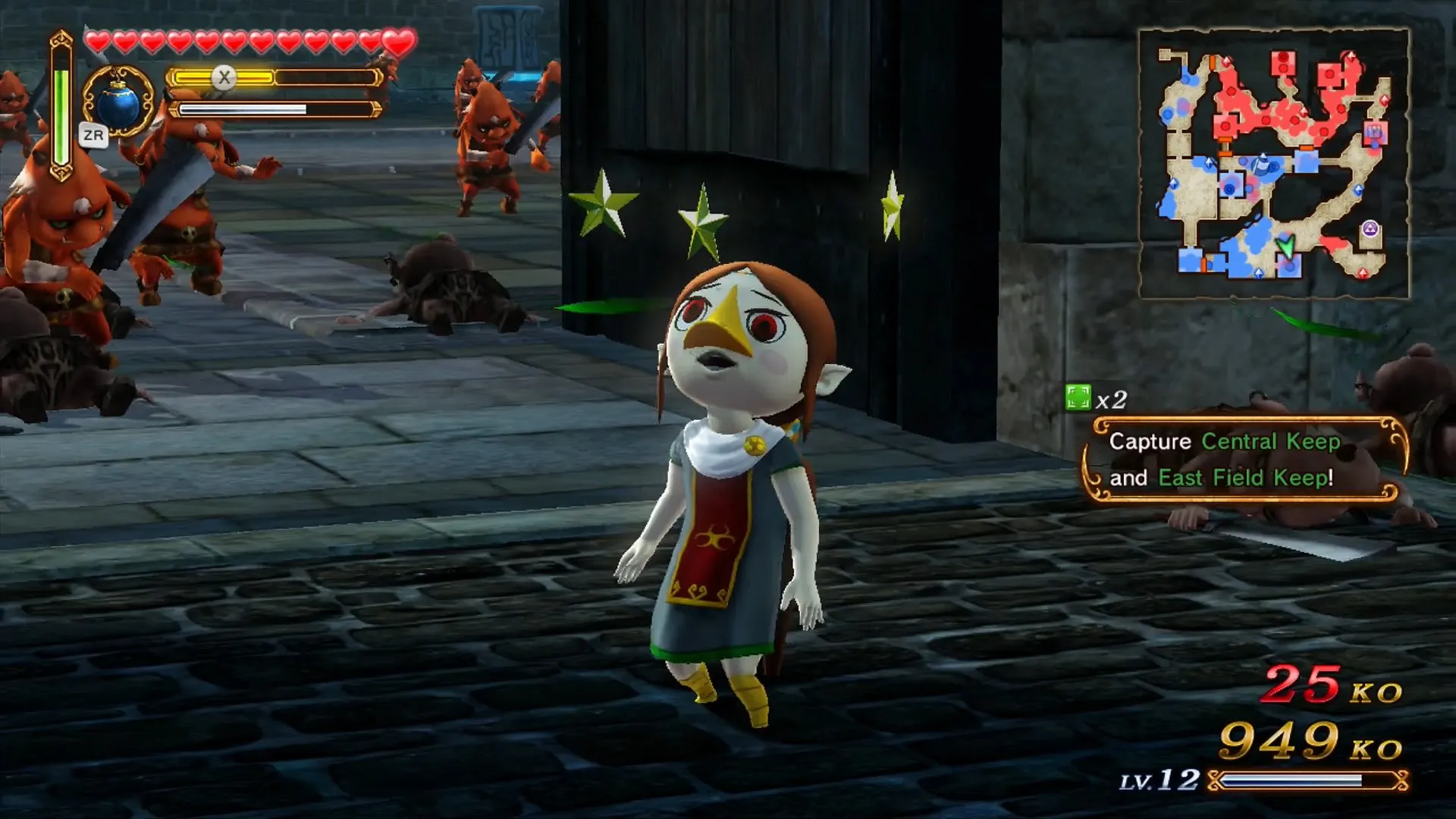Click the X attack button prompt
This screenshot has height=819, width=1456.
click(224, 76)
